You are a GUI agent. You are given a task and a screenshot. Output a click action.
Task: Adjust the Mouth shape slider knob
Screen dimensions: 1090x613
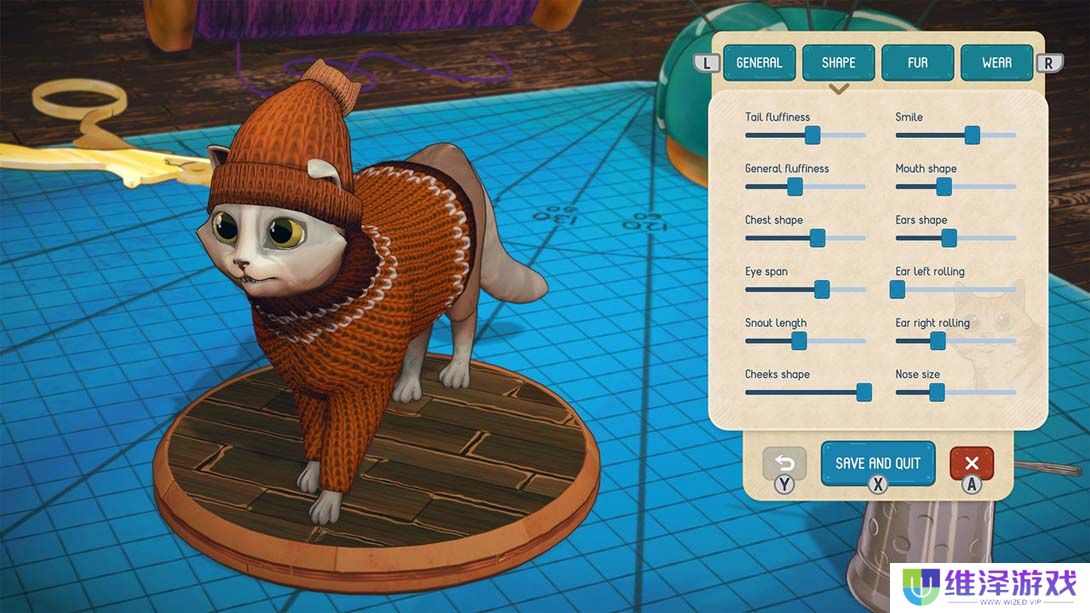click(944, 186)
